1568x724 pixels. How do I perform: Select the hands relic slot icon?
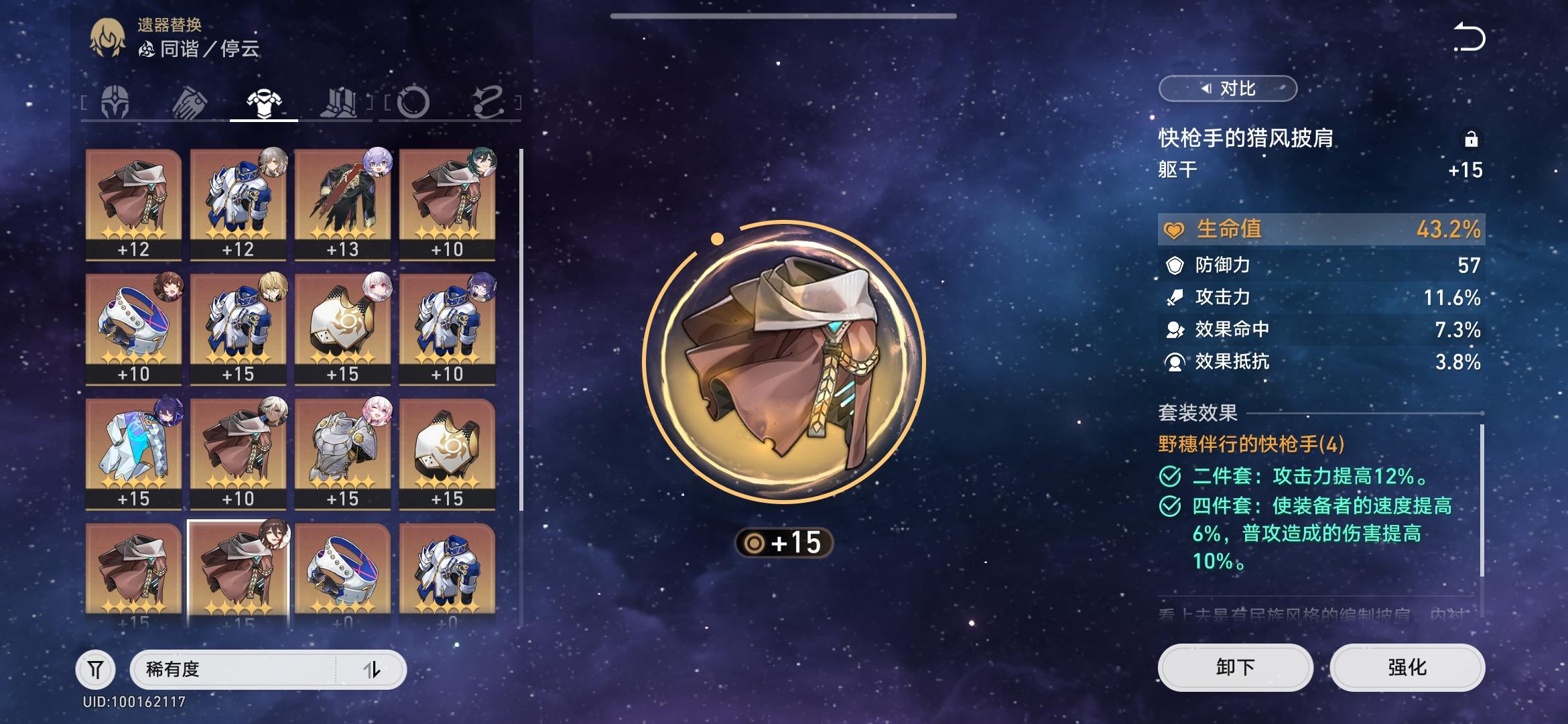190,101
